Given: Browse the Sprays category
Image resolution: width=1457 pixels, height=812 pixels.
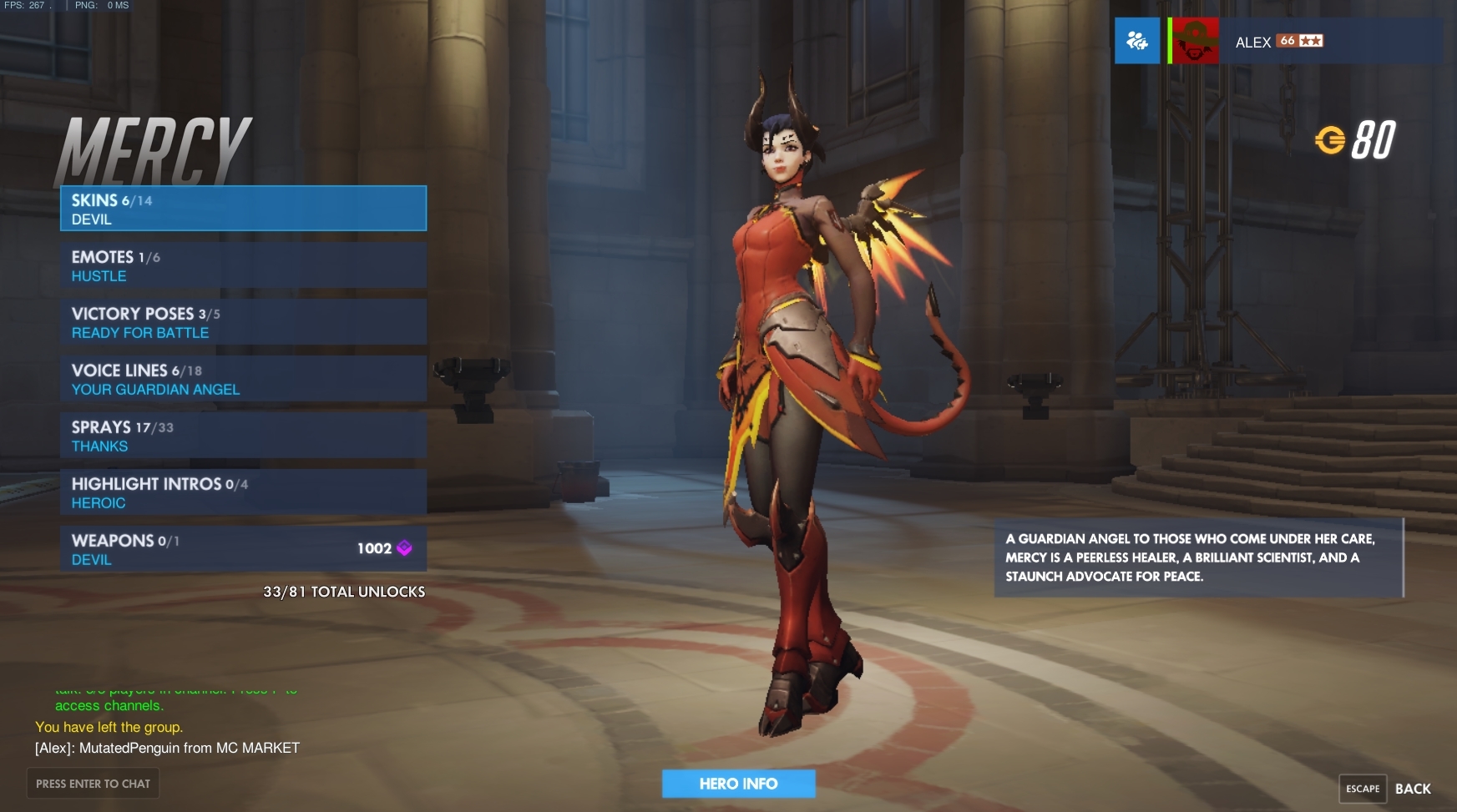Looking at the screenshot, I should [243, 436].
